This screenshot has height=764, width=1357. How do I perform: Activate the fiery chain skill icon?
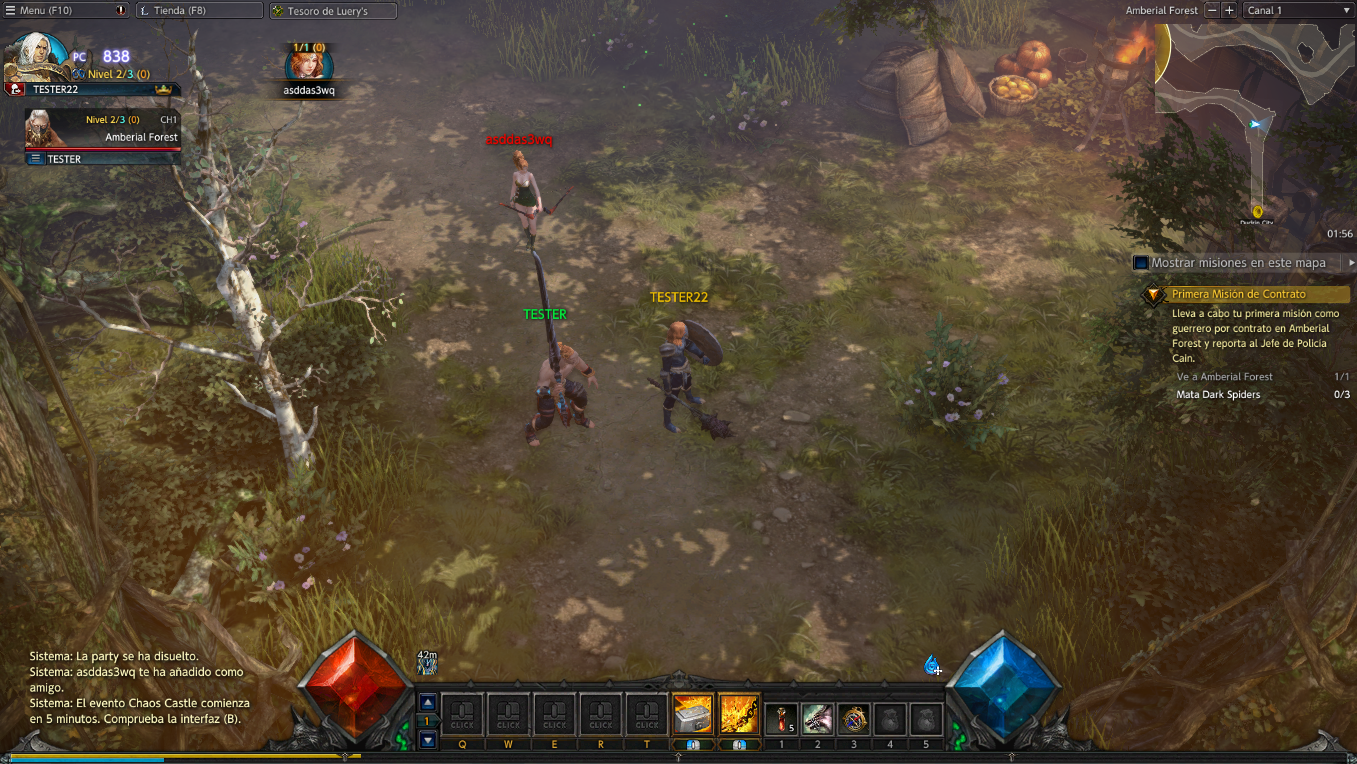tap(739, 713)
